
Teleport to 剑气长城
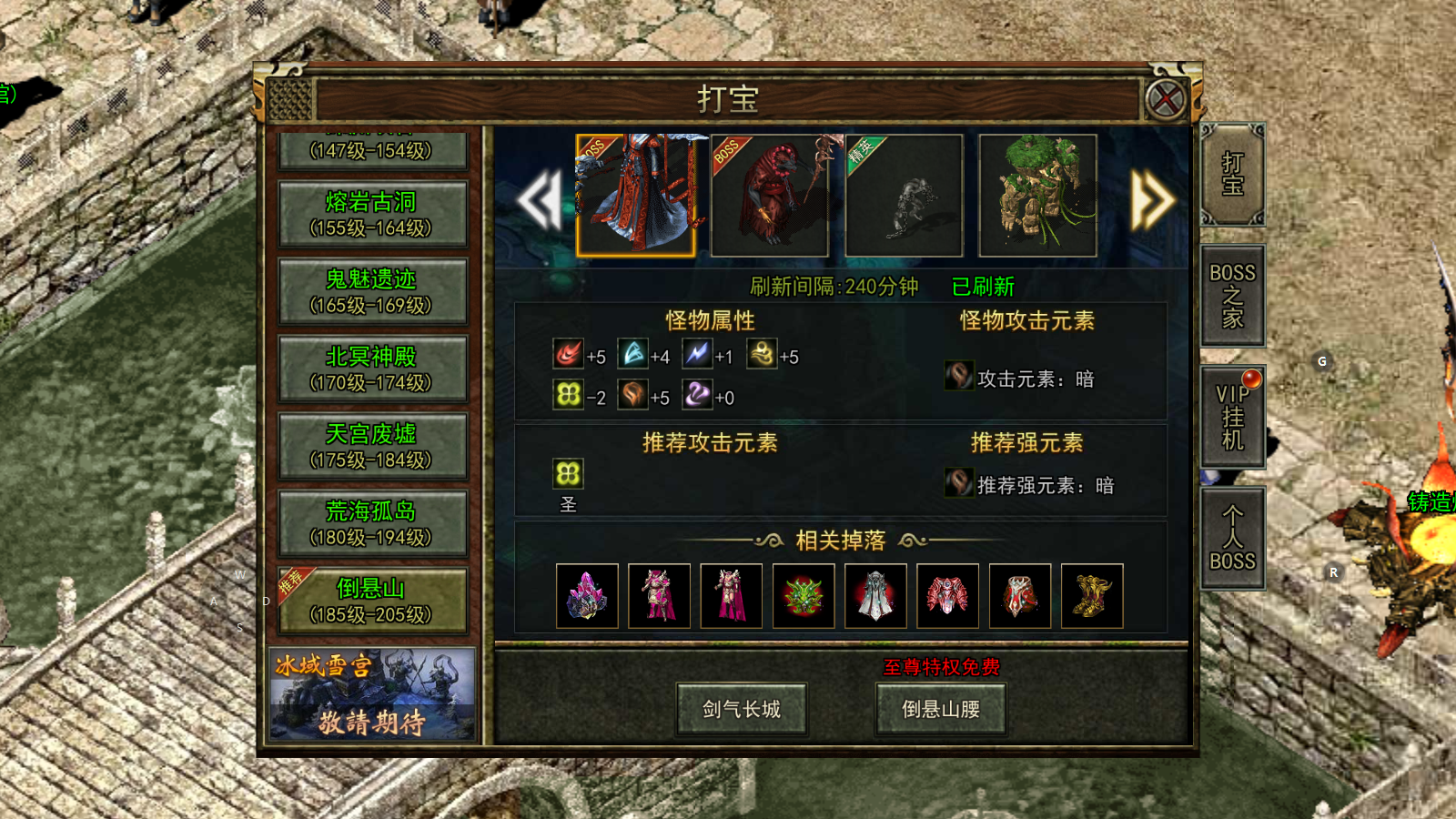742,709
